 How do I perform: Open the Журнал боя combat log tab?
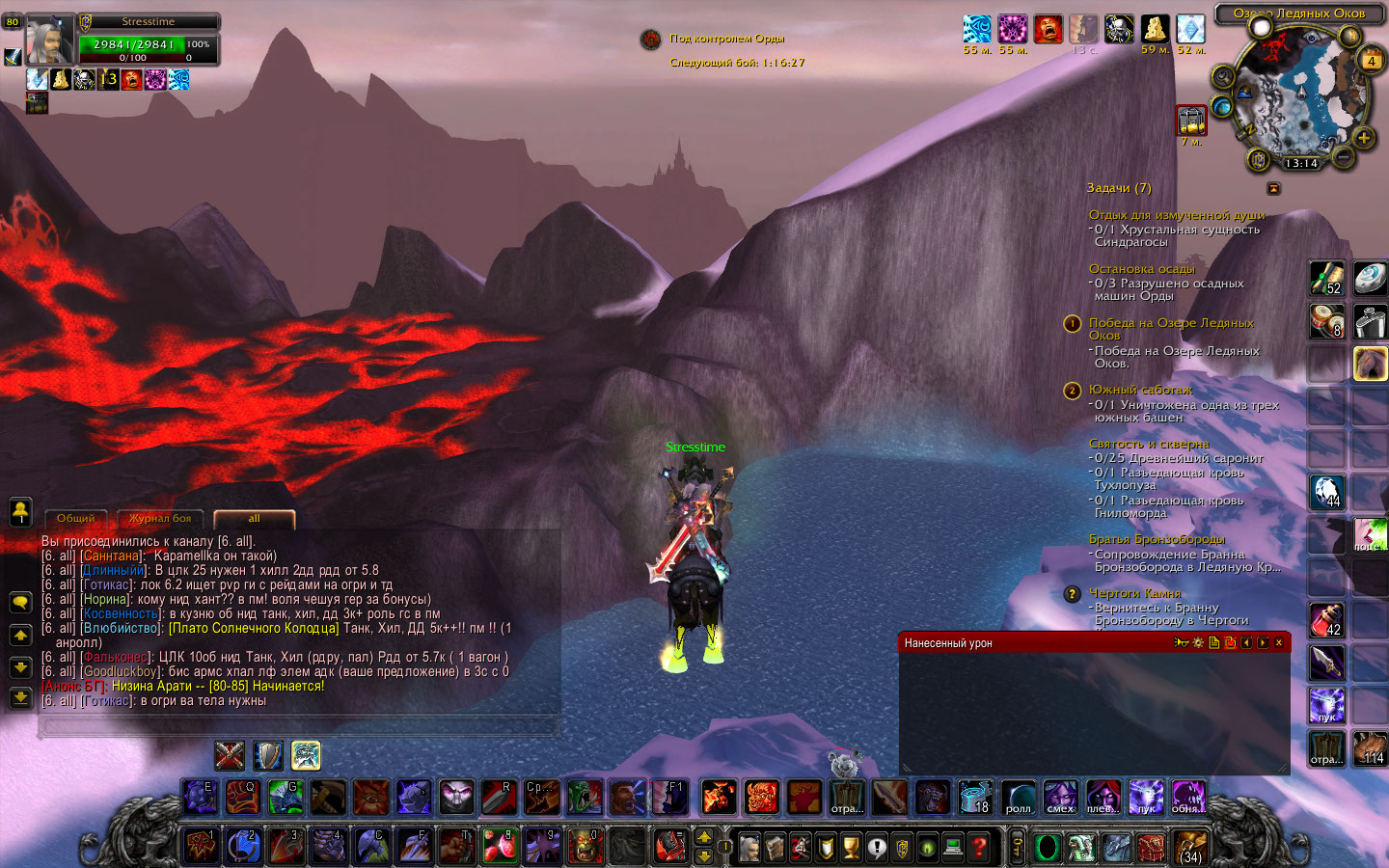(x=160, y=519)
